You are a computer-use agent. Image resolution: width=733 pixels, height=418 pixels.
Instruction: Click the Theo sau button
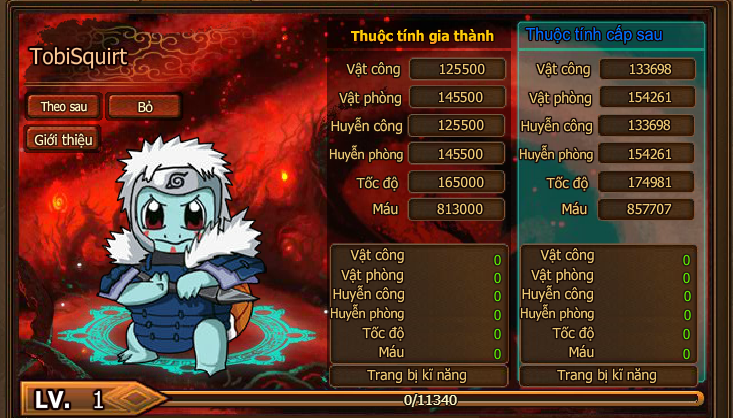click(x=63, y=106)
